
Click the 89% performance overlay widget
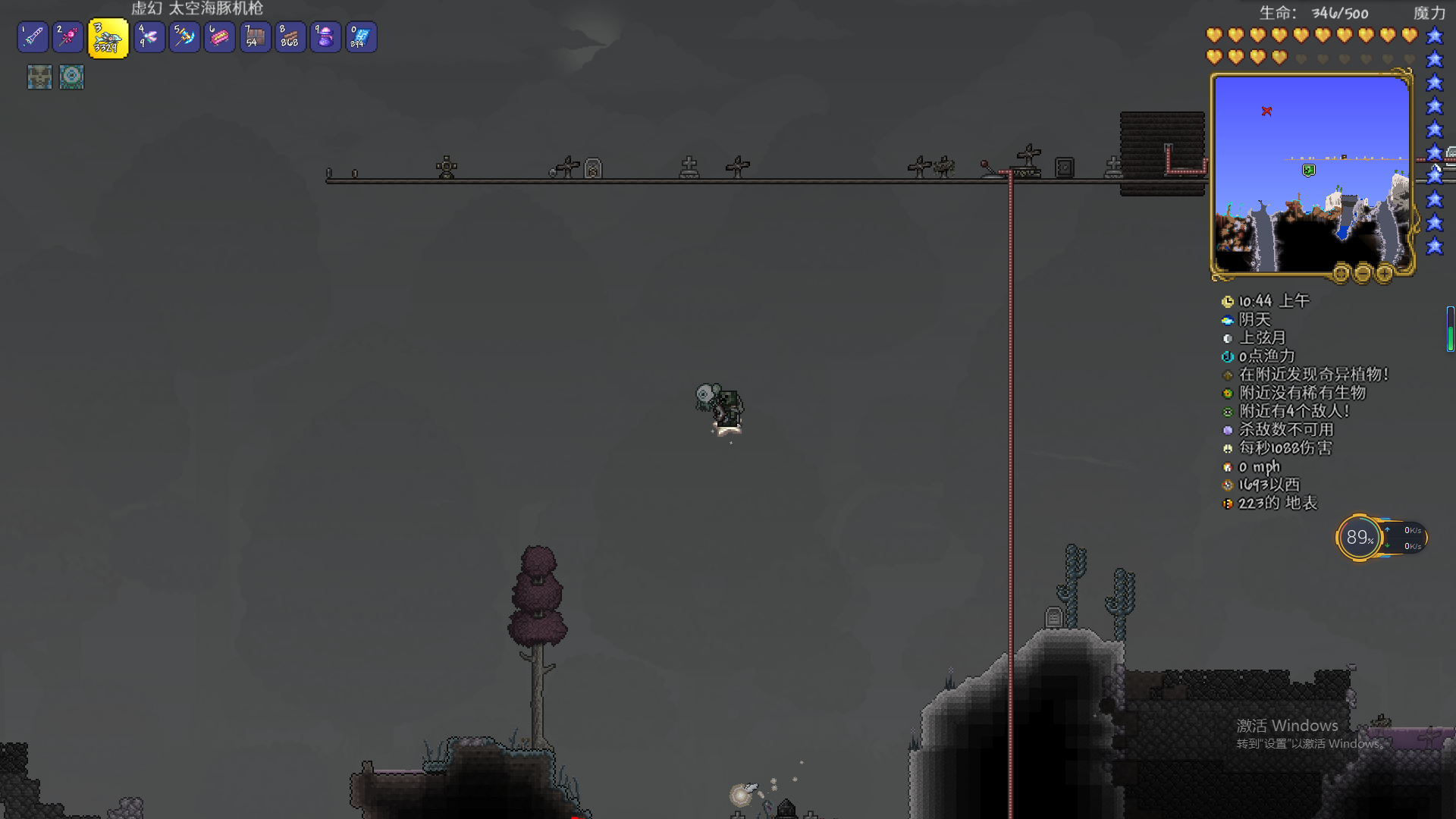point(1358,538)
